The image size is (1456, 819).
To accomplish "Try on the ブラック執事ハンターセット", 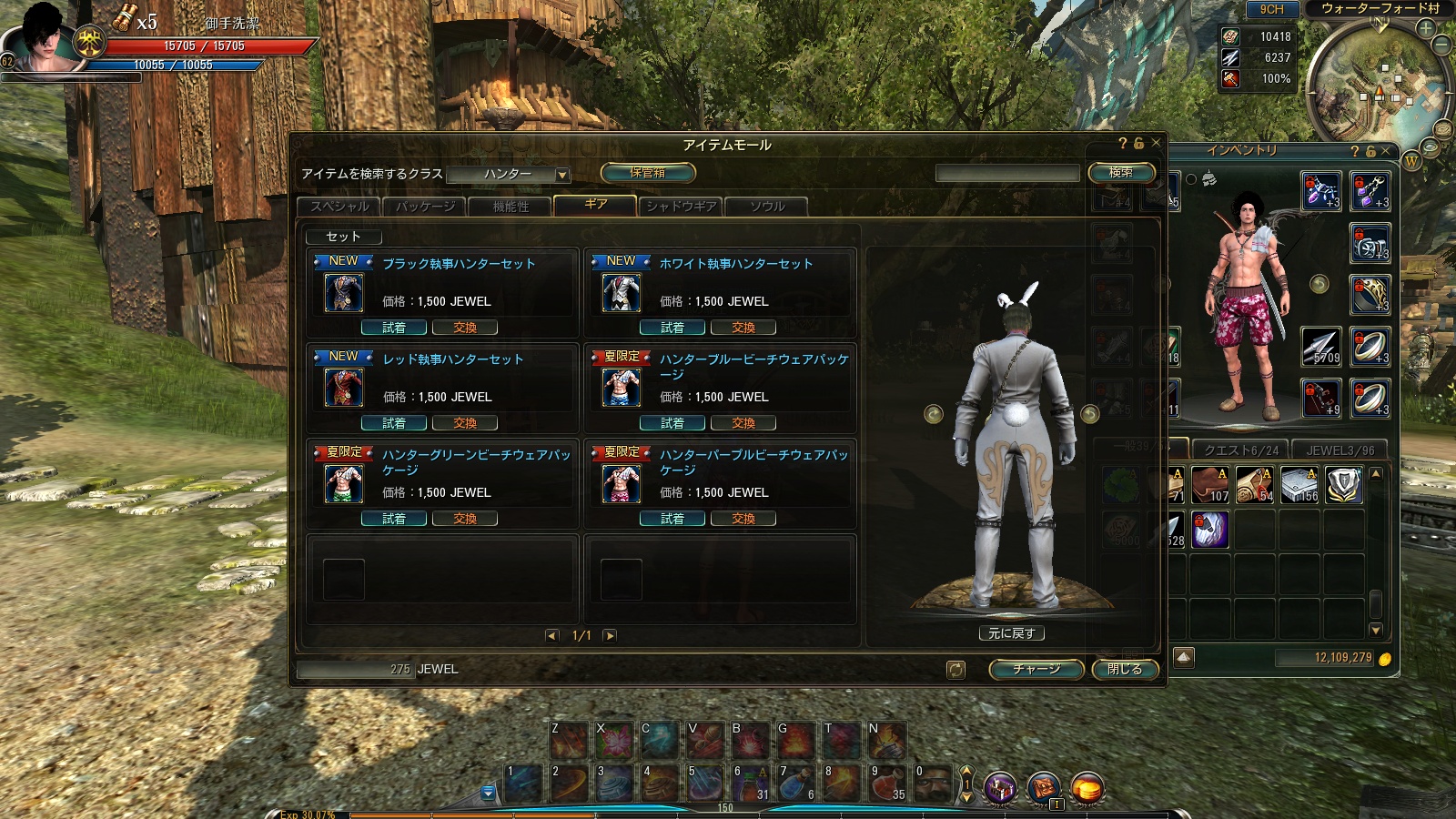I will click(x=394, y=328).
